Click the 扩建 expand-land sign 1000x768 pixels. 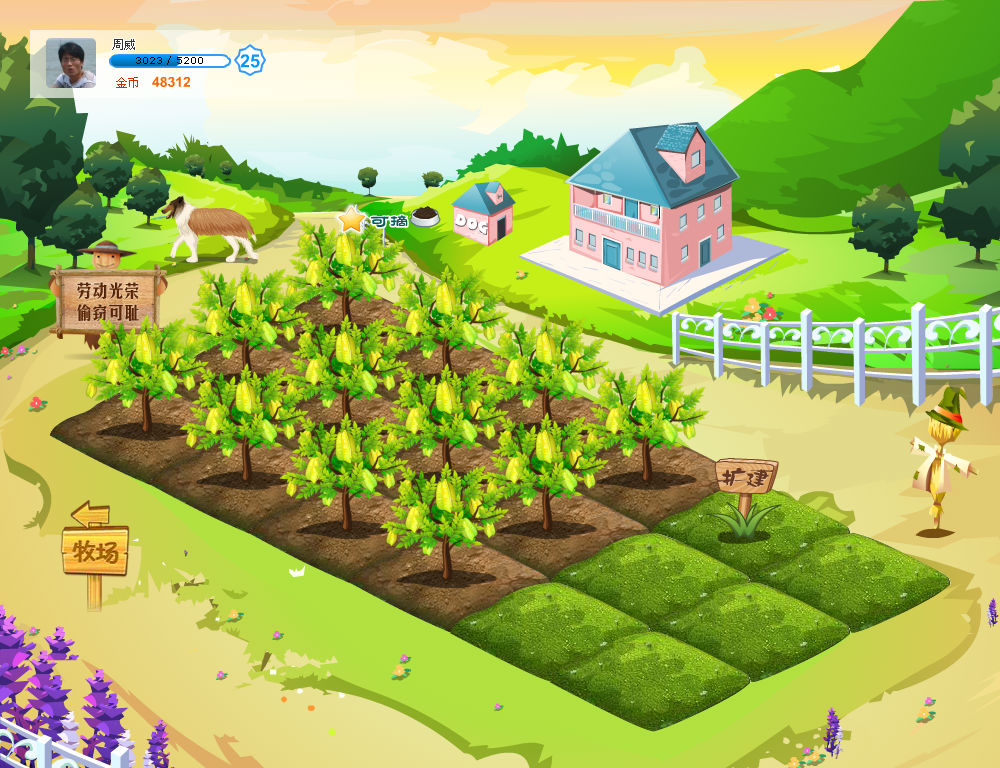point(746,476)
